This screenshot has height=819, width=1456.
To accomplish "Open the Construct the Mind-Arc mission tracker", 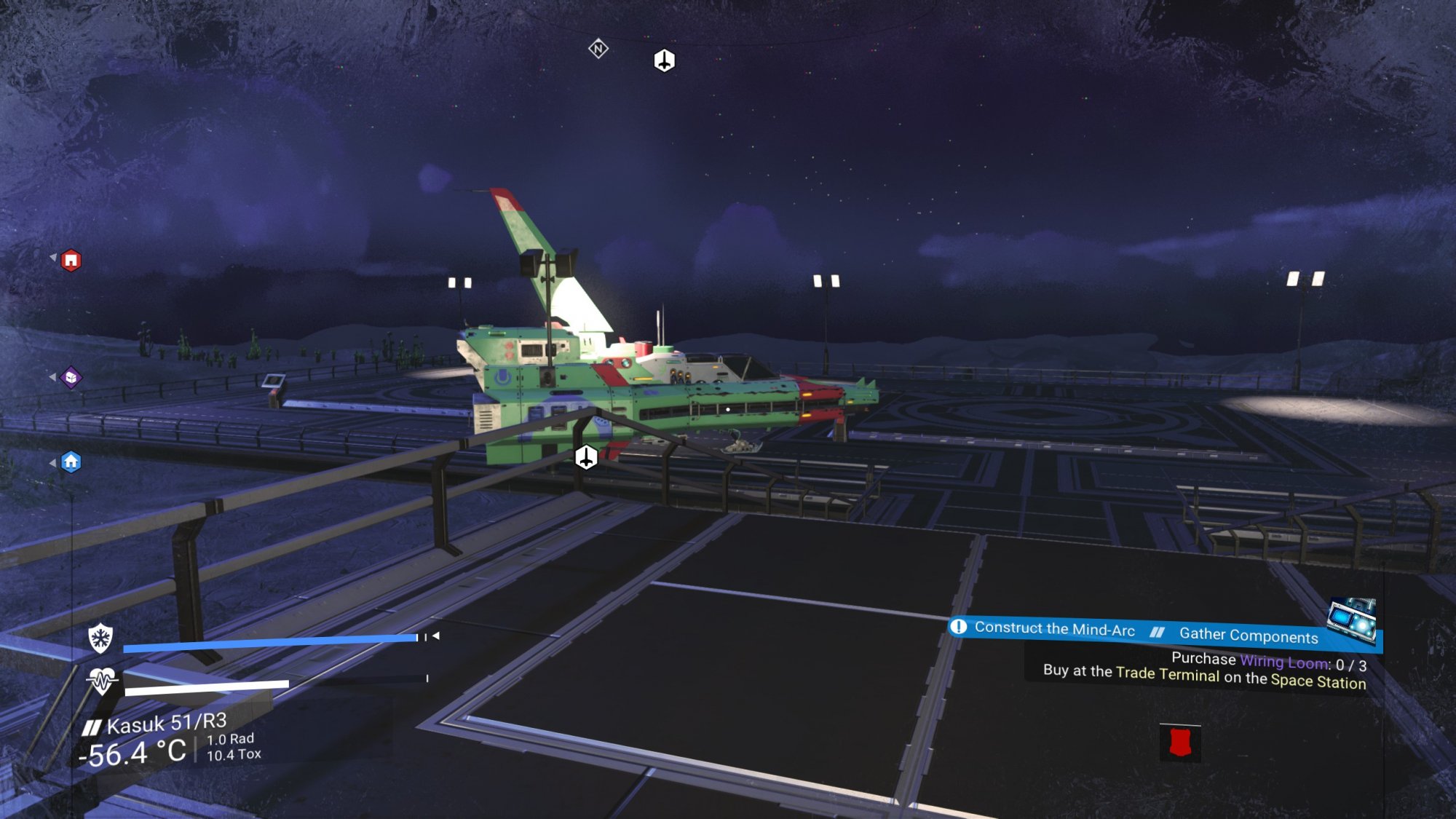I will pyautogui.click(x=1054, y=629).
